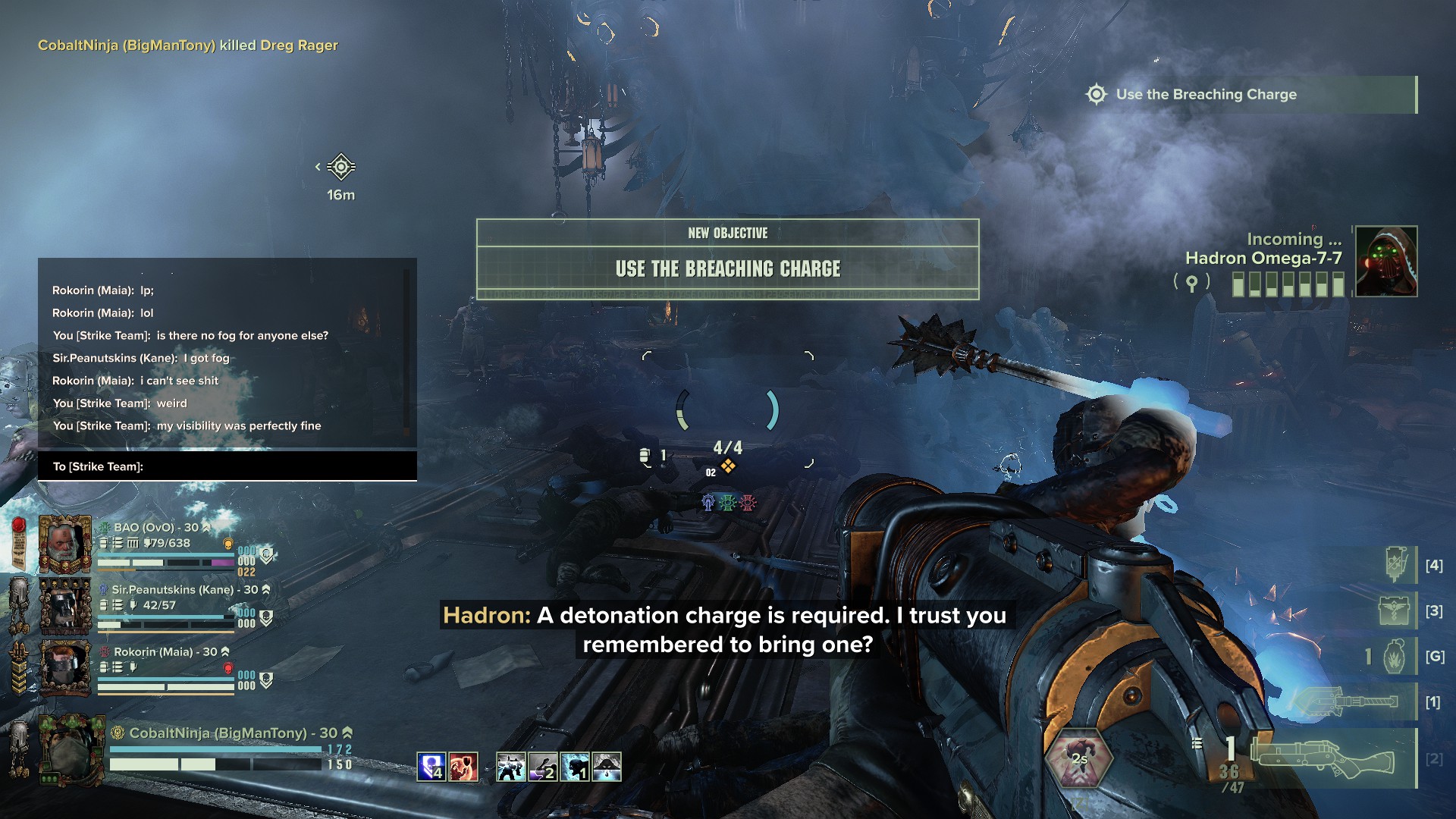
Task: Click BAO (OvO) teammate portrait
Action: click(64, 544)
